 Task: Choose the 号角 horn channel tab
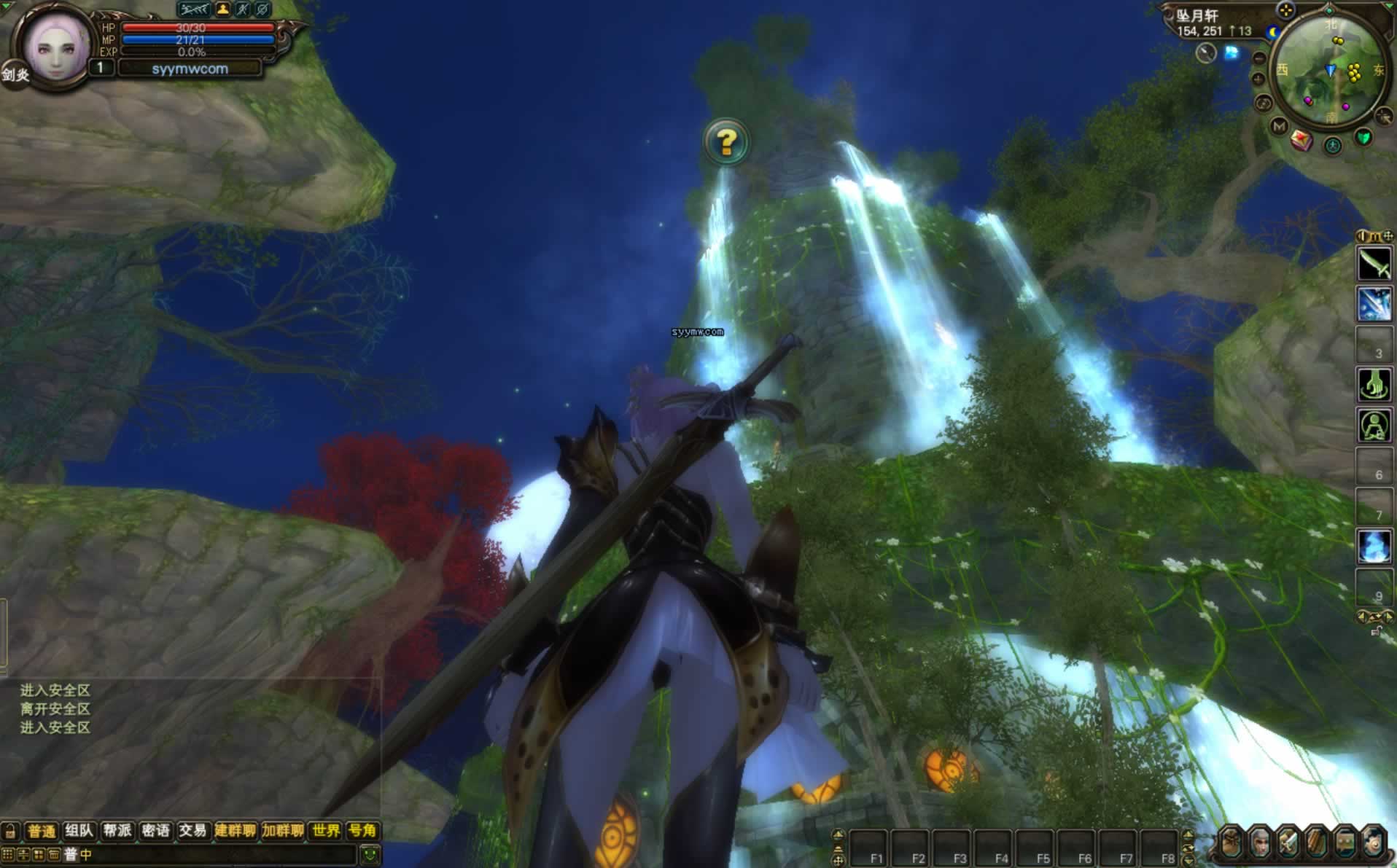[x=362, y=831]
